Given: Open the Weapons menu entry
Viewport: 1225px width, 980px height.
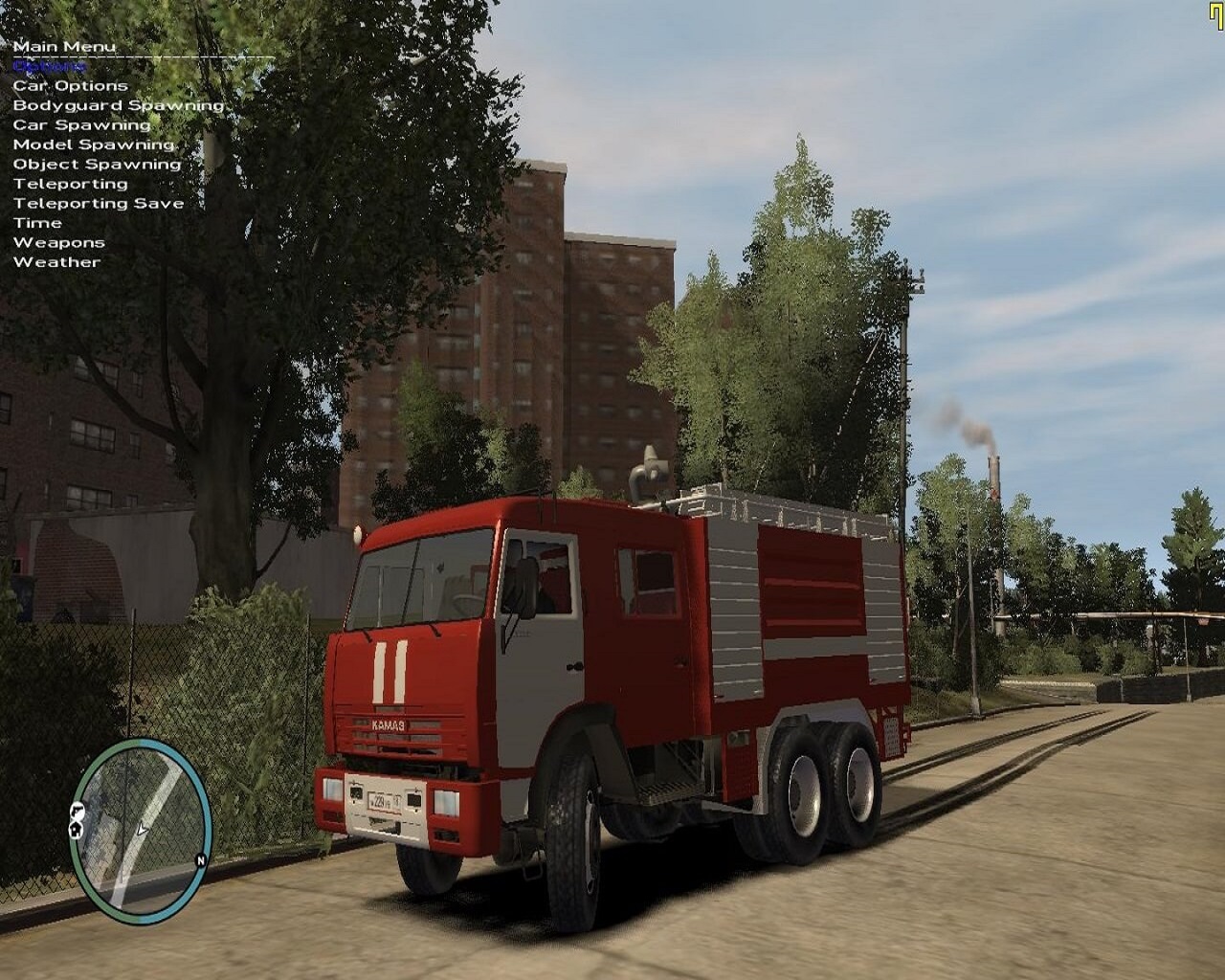Looking at the screenshot, I should click(58, 243).
